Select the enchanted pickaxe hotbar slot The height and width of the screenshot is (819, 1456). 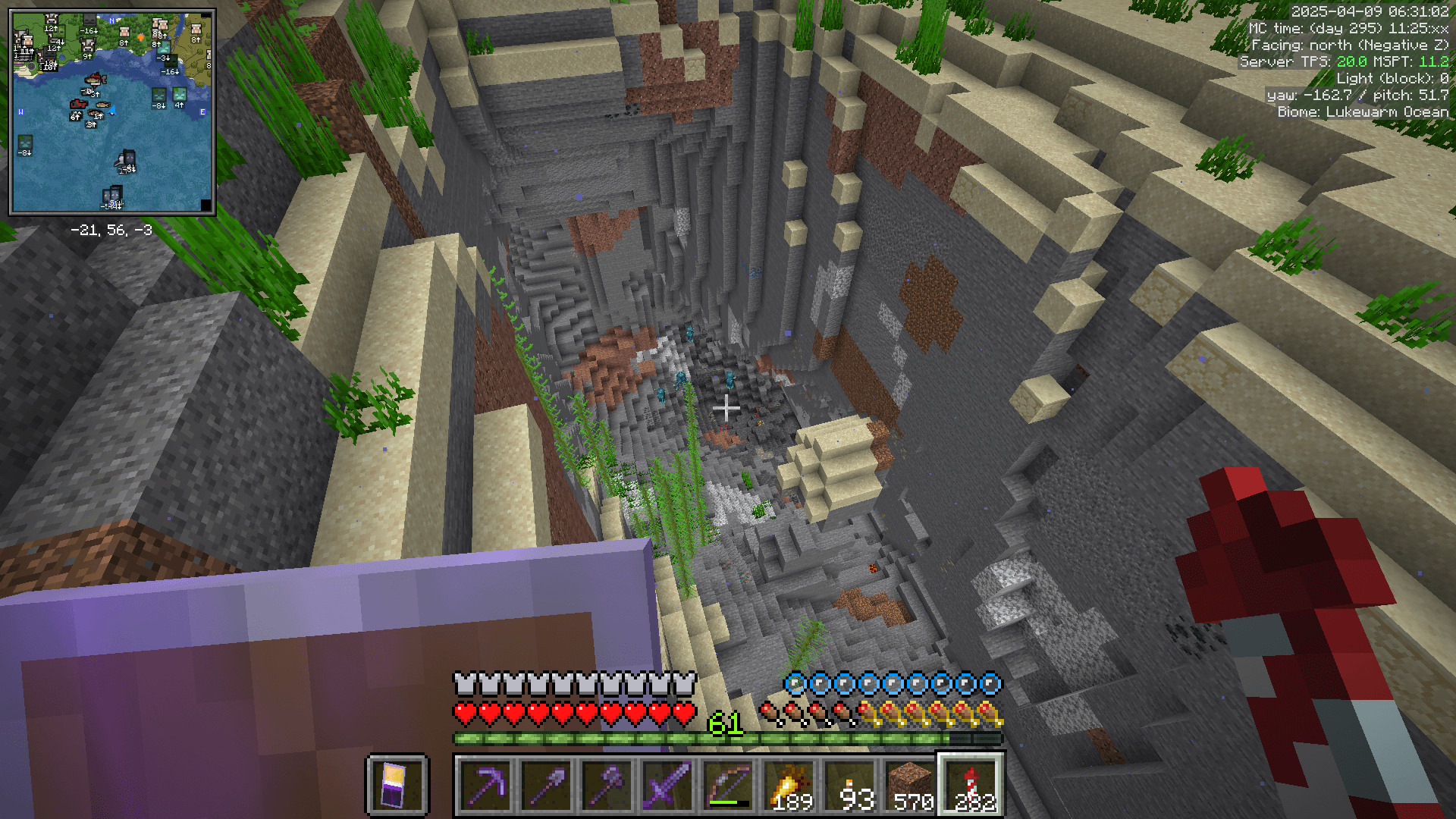click(485, 785)
